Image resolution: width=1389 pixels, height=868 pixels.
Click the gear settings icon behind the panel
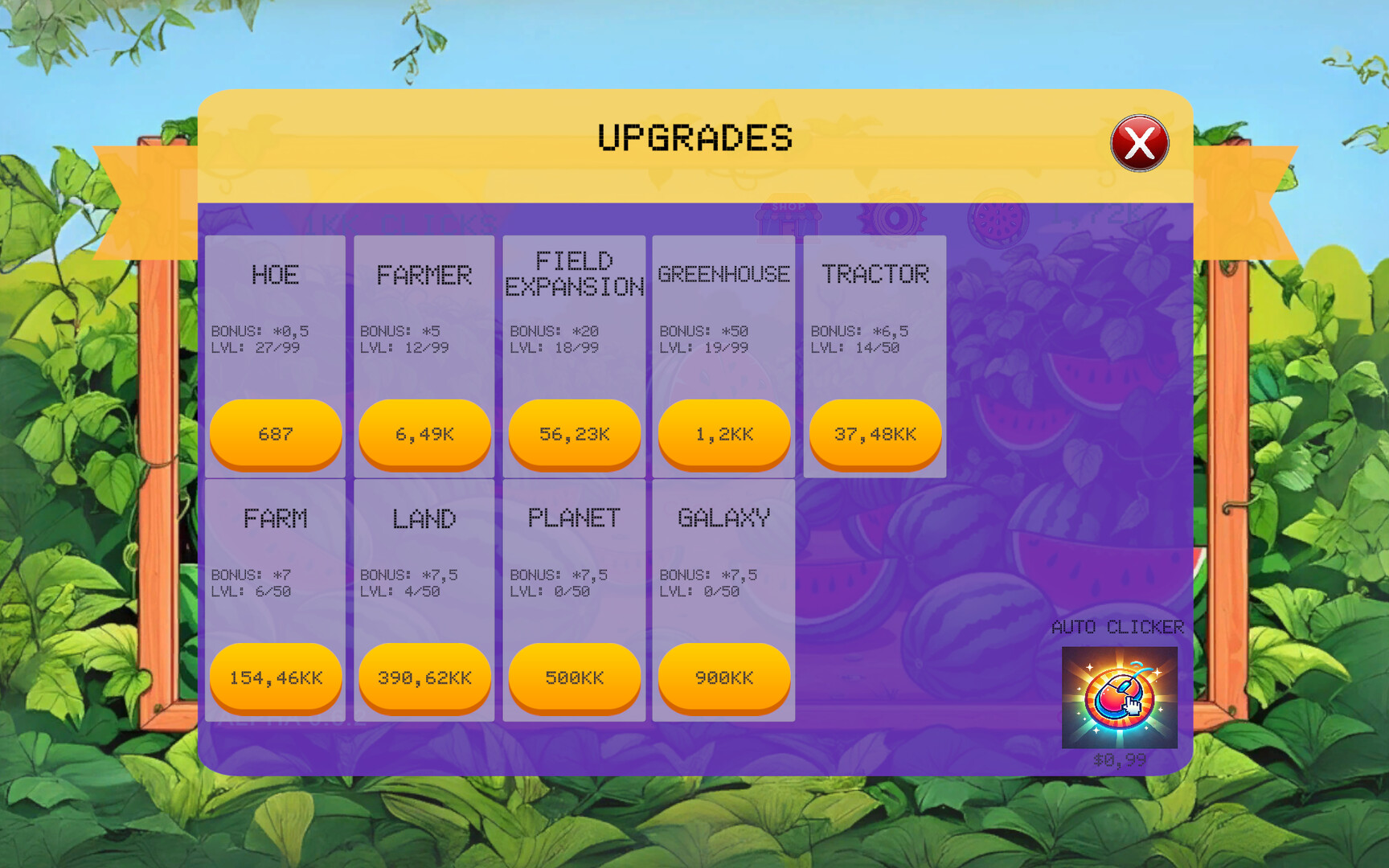pos(894,219)
